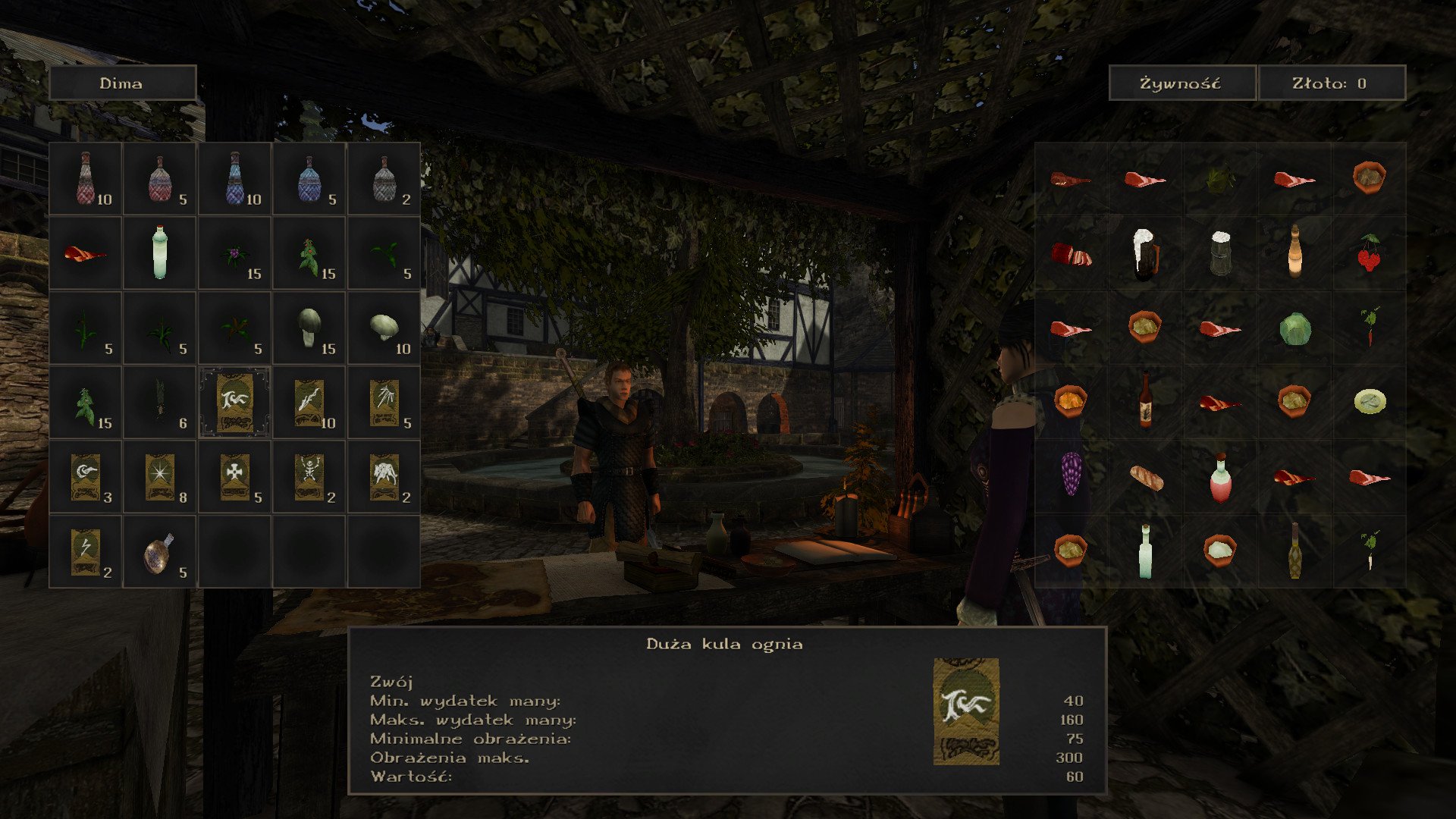Click the Dima inventory name header

pos(122,83)
